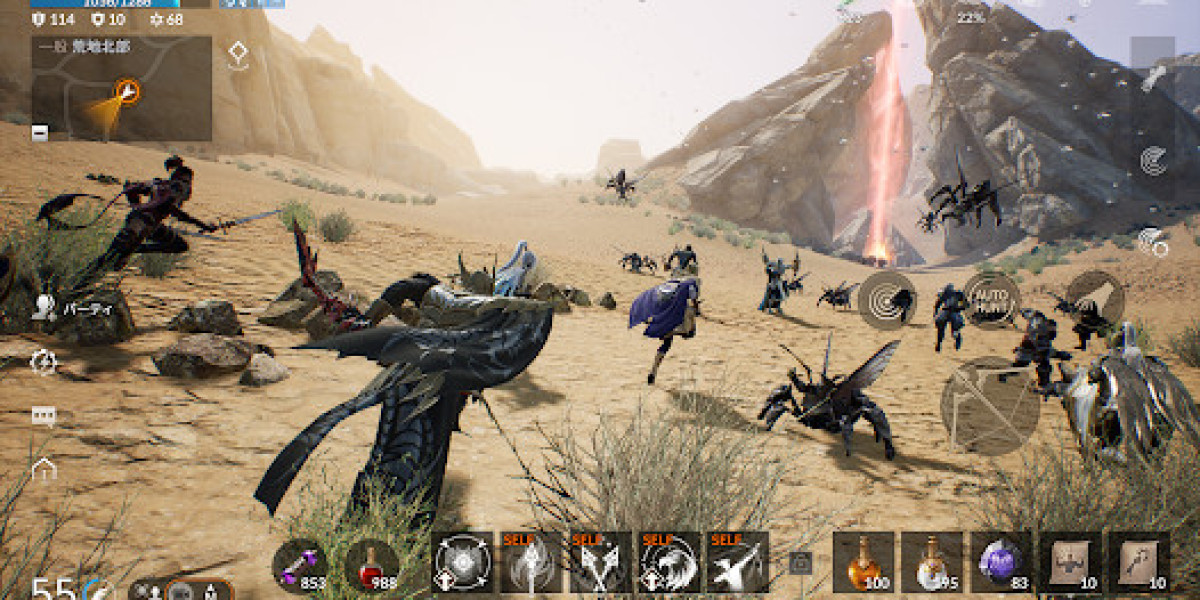Open the chat speech-bubble icon
Screen dimensions: 1200x600
pyautogui.click(x=43, y=416)
